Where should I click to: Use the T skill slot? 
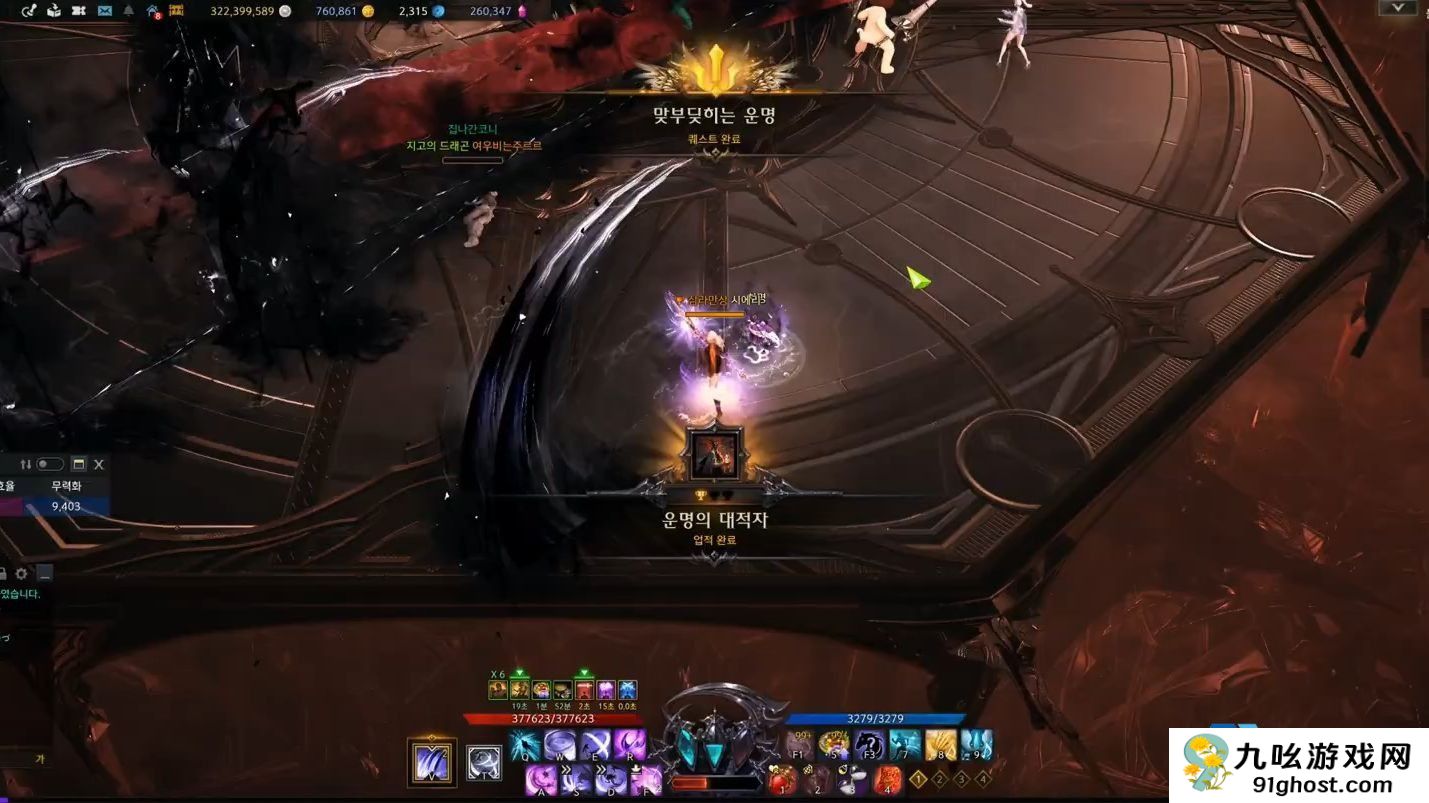[x=484, y=763]
